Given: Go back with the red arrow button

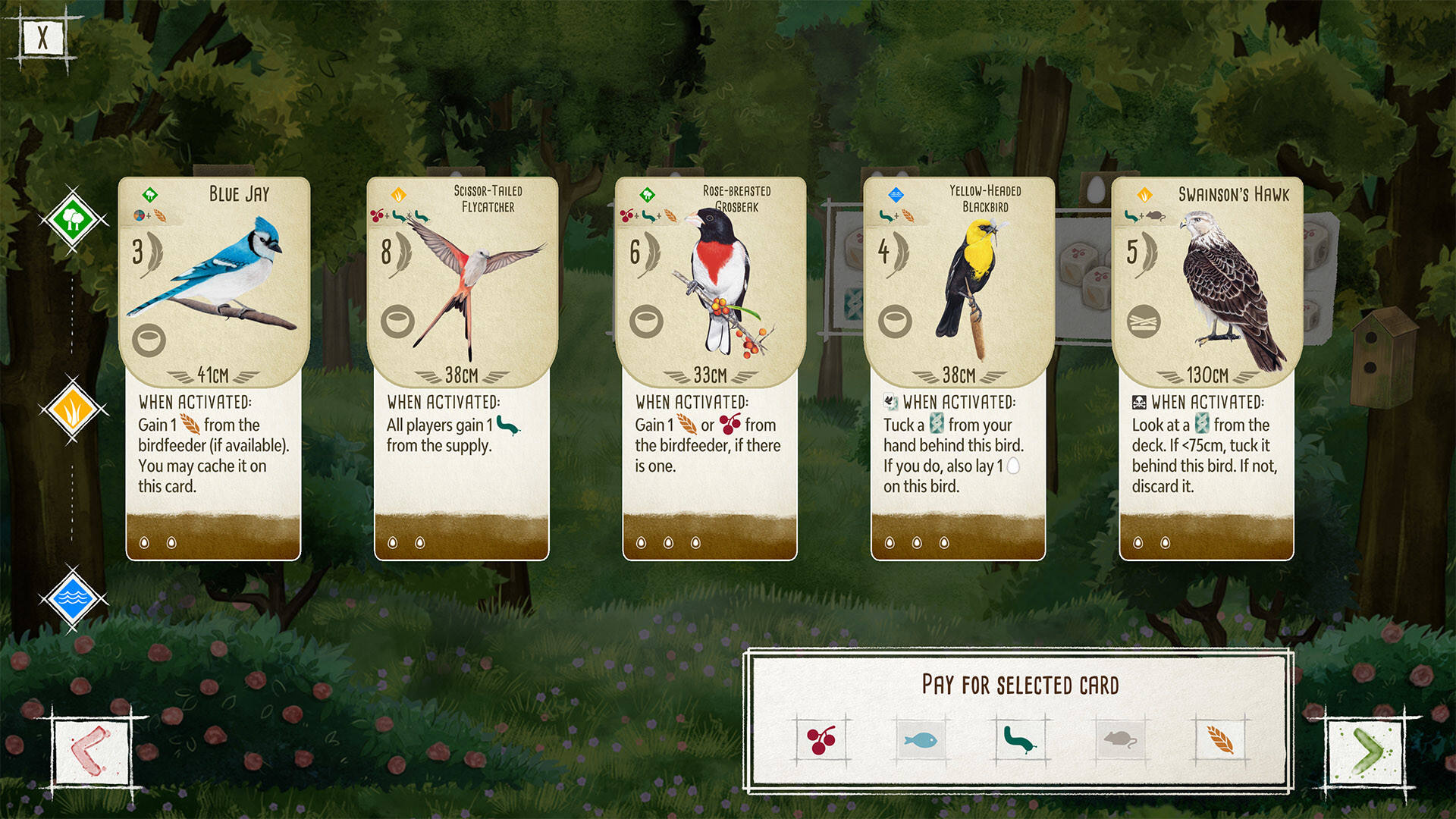Looking at the screenshot, I should (91, 752).
